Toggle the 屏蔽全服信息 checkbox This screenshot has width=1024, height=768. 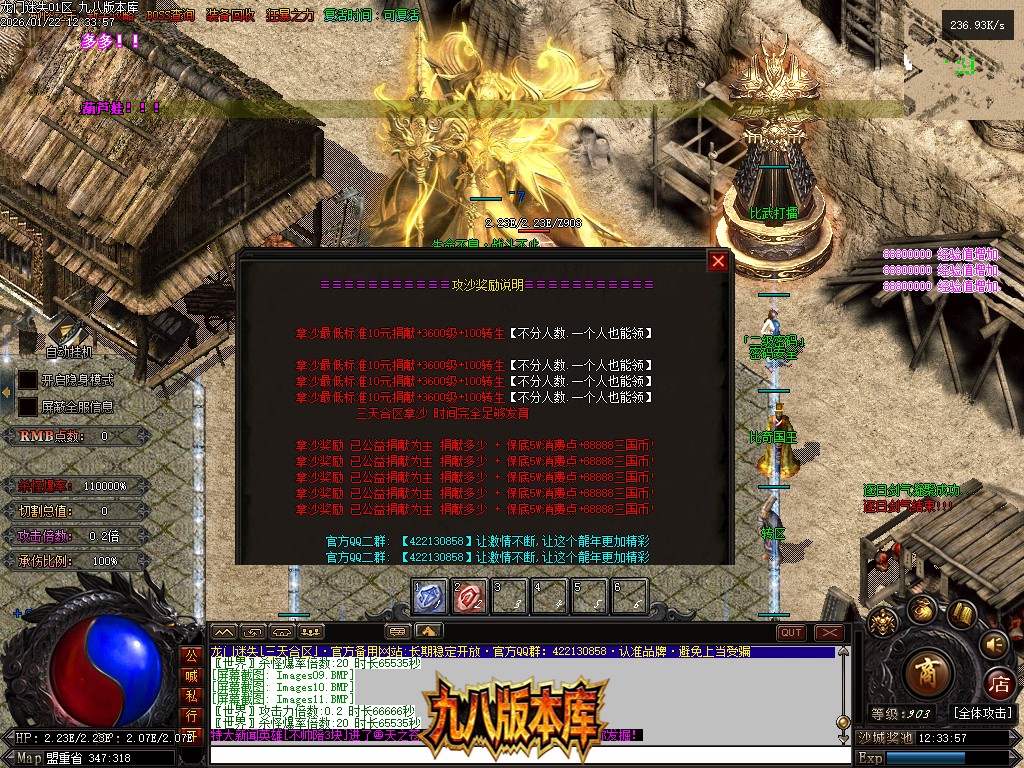[x=27, y=407]
